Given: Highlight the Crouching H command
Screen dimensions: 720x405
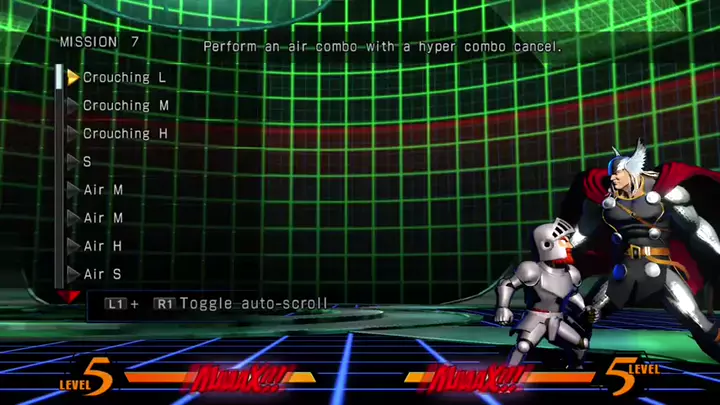Looking at the screenshot, I should [x=125, y=134].
